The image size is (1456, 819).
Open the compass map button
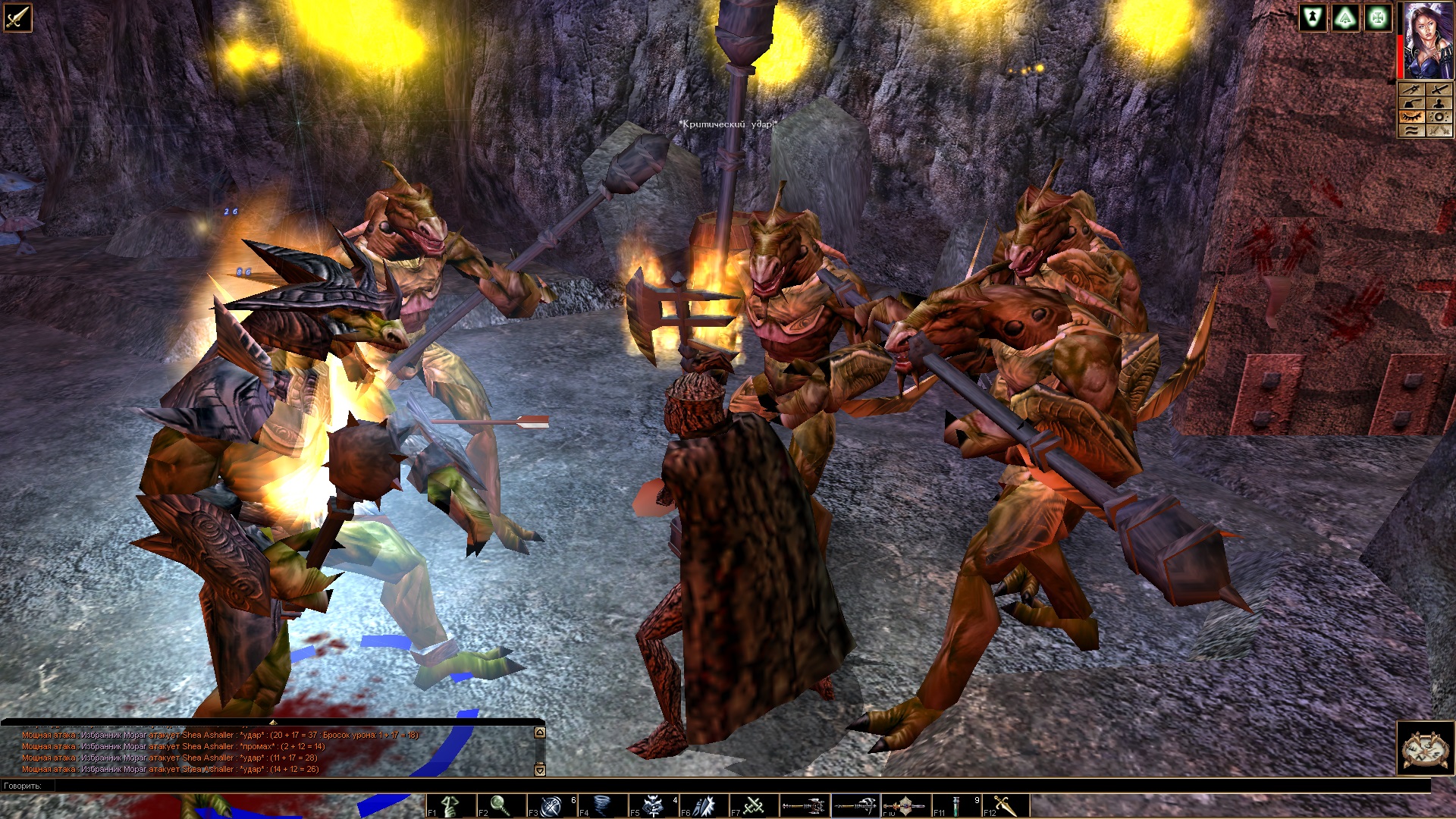pos(1426,748)
